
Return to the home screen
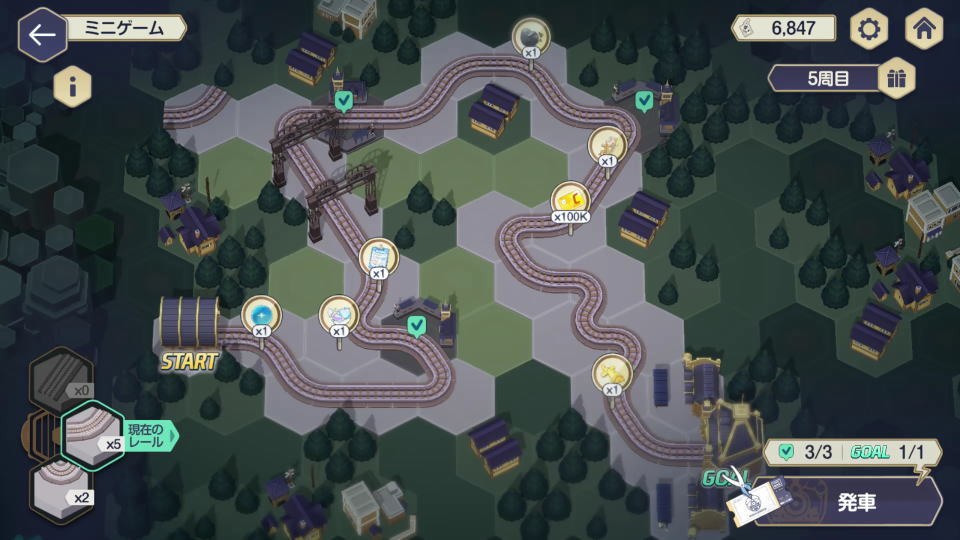point(924,30)
